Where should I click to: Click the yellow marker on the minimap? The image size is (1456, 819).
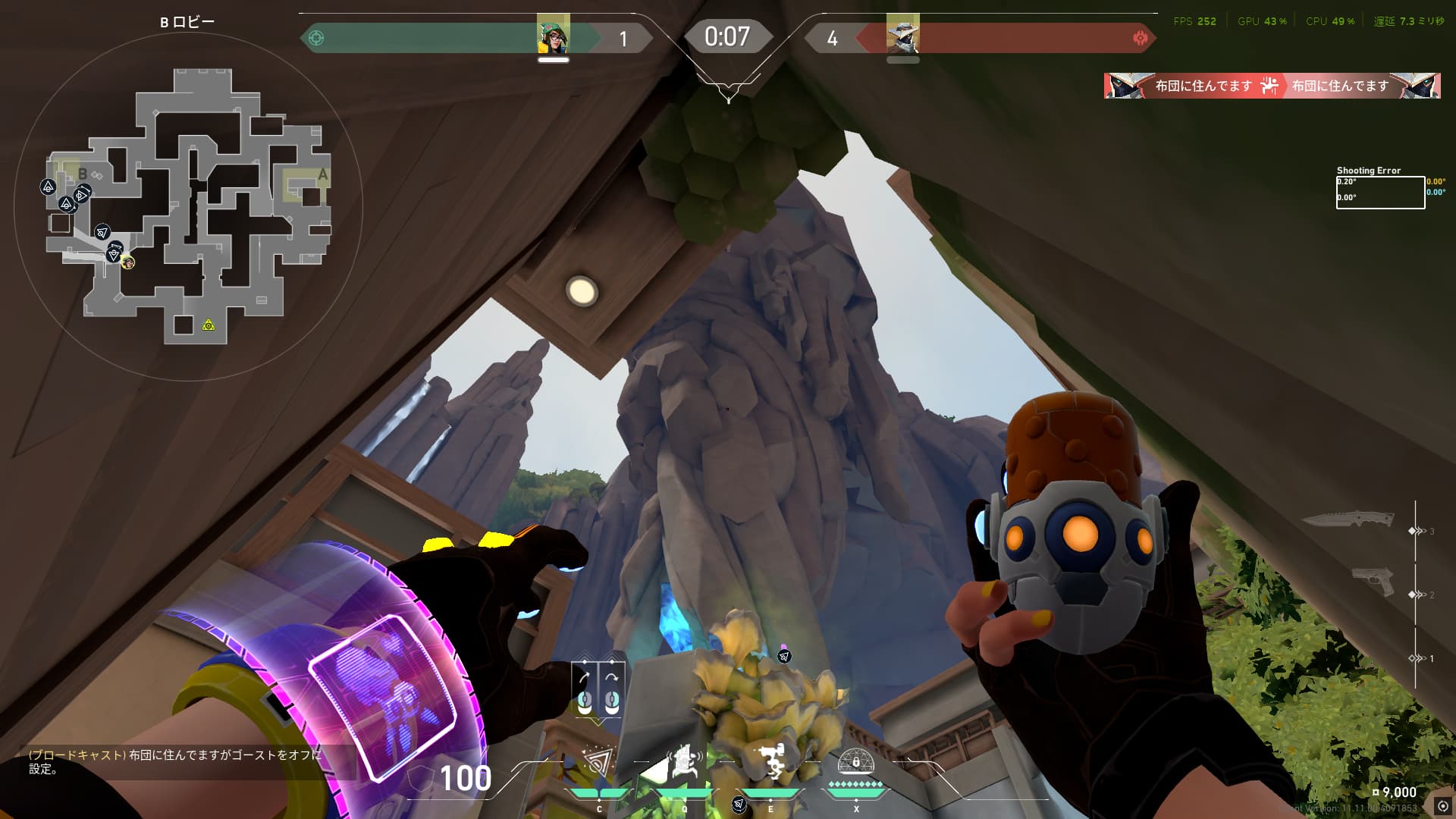(209, 325)
